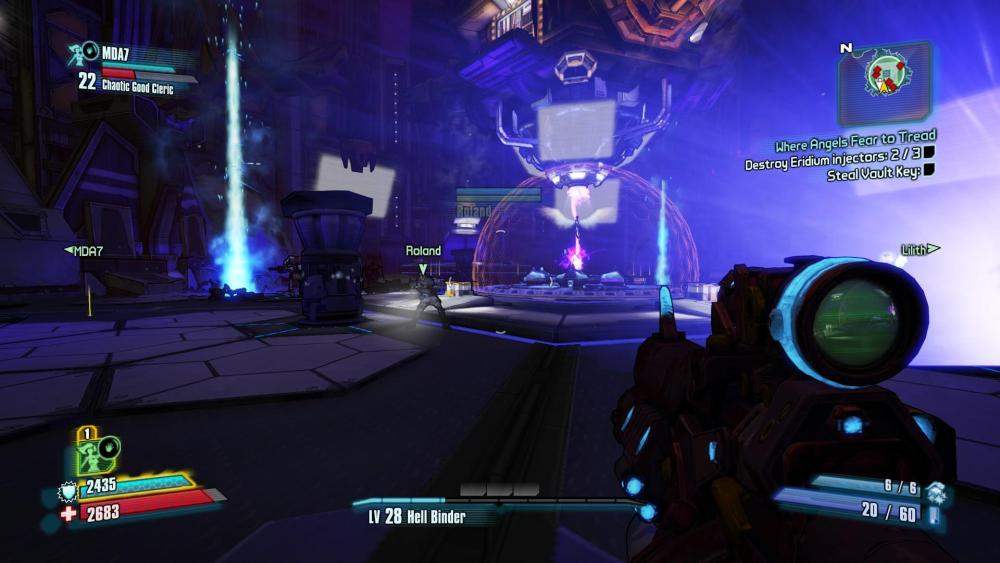Click the grenade count icon
Viewport: 1000px width, 563px height.
point(936,491)
